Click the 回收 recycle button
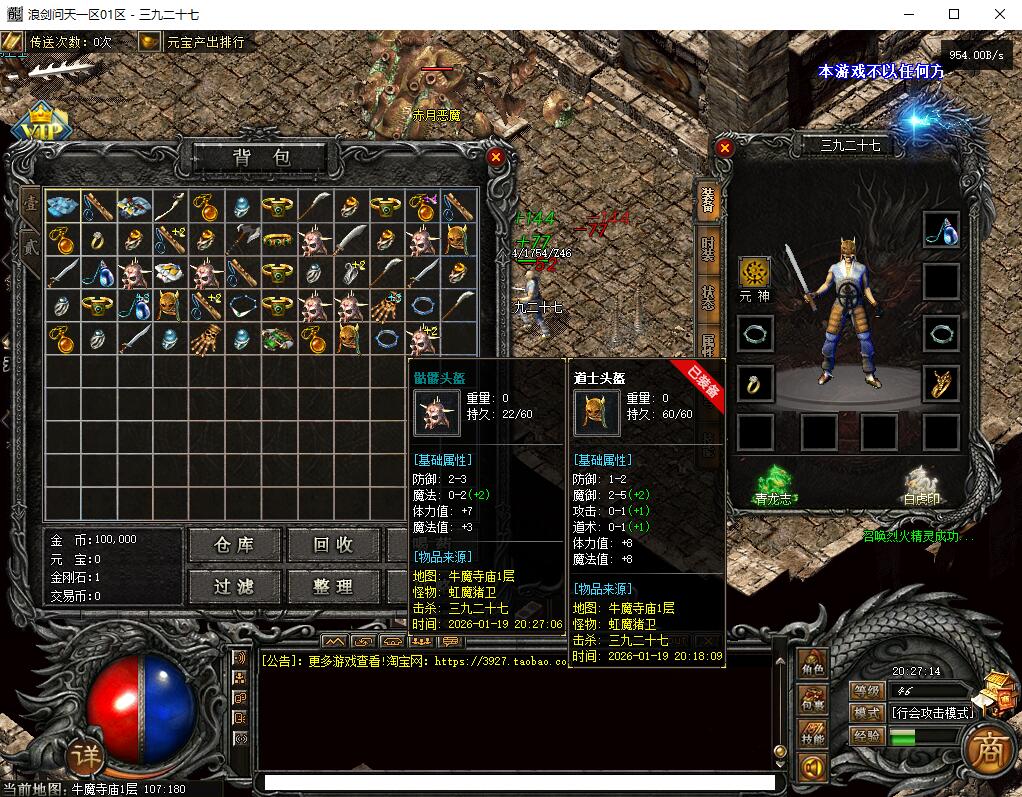 click(x=332, y=545)
